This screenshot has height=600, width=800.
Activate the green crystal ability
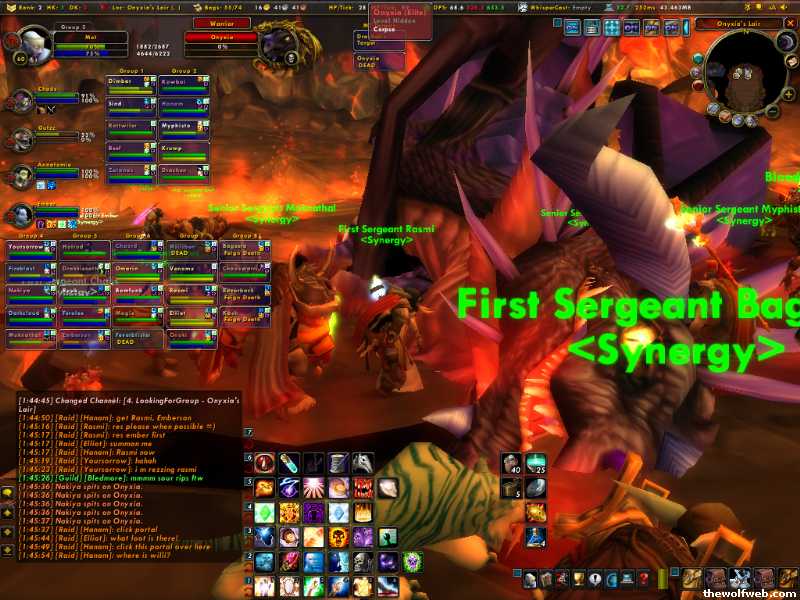264,512
